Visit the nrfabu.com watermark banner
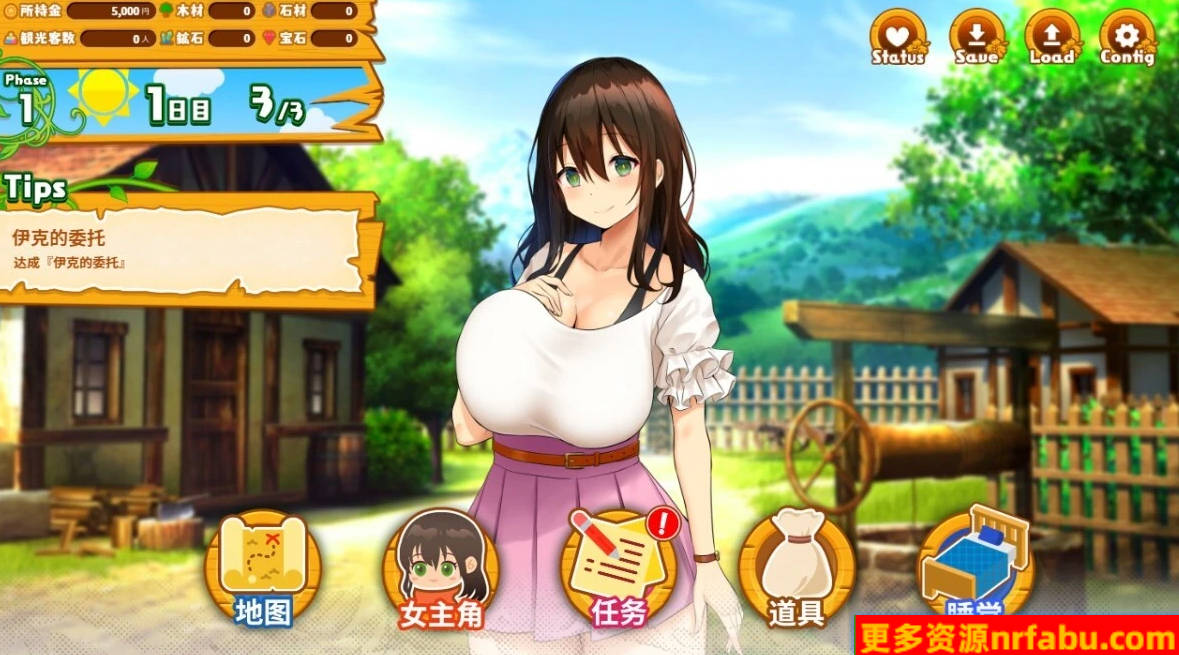Image resolution: width=1179 pixels, height=655 pixels. 1016,636
